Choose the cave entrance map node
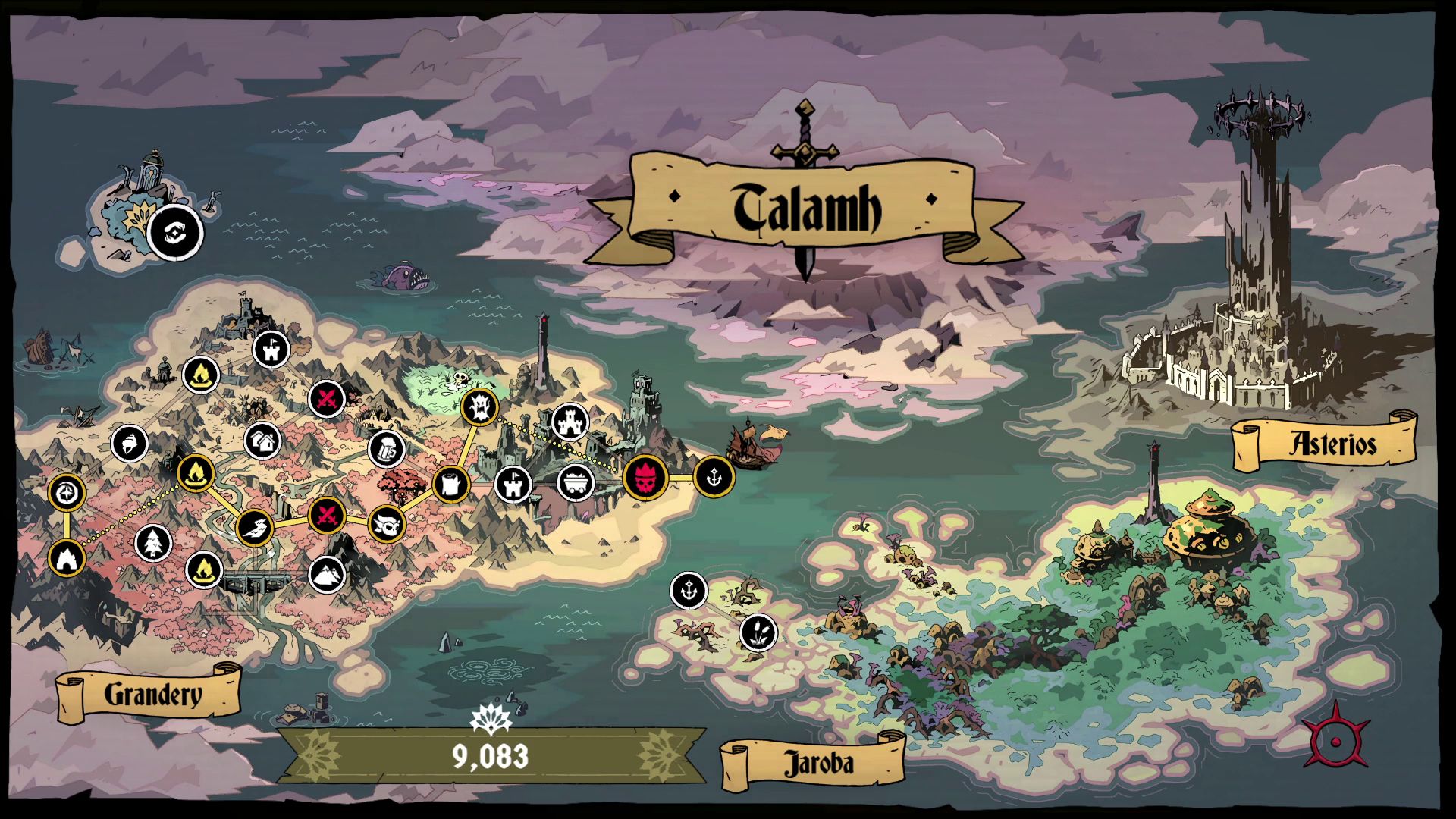Screen dimensions: 1456x819 [x=67, y=558]
